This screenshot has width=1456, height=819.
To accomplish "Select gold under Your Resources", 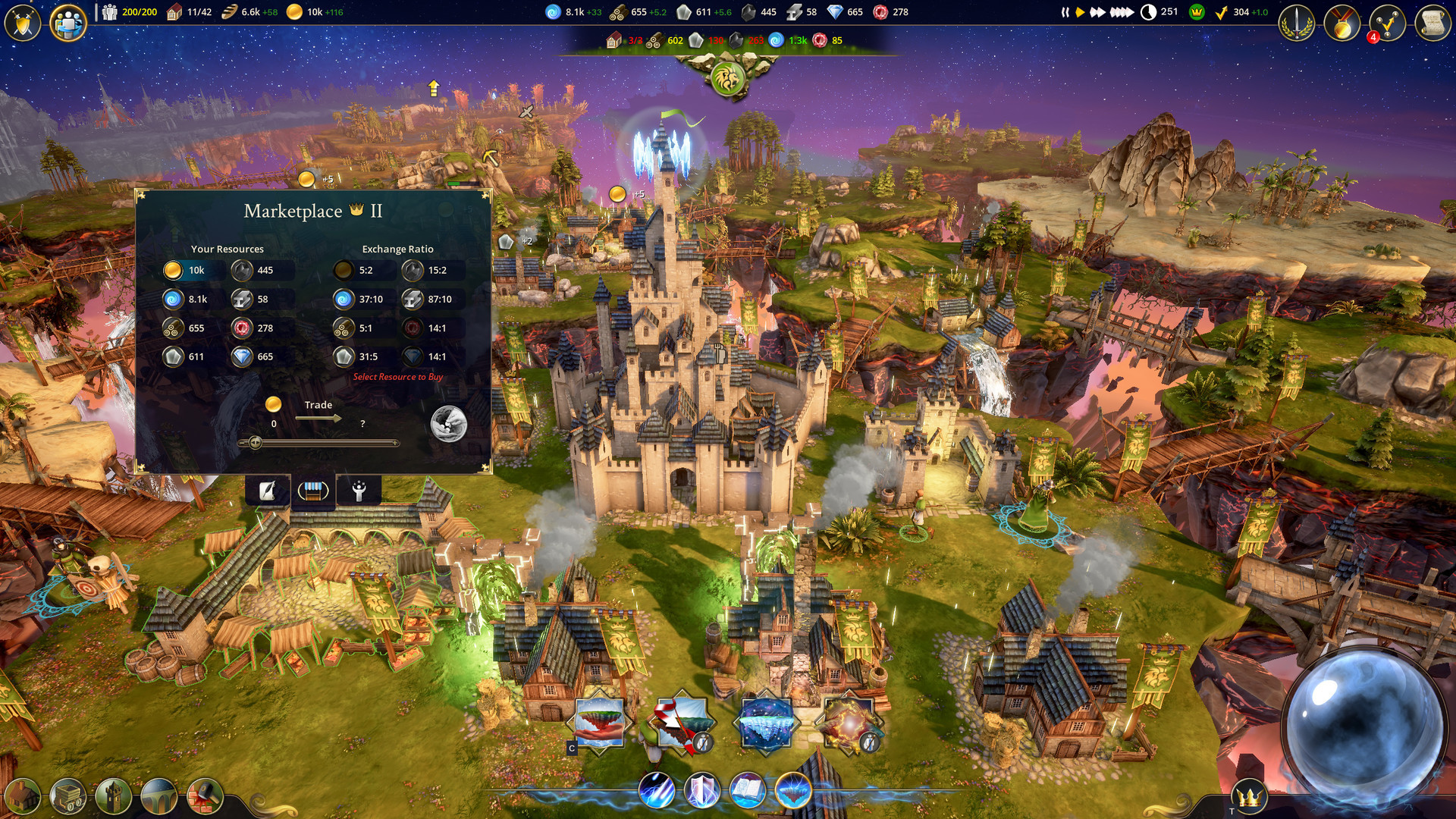I will (x=173, y=270).
